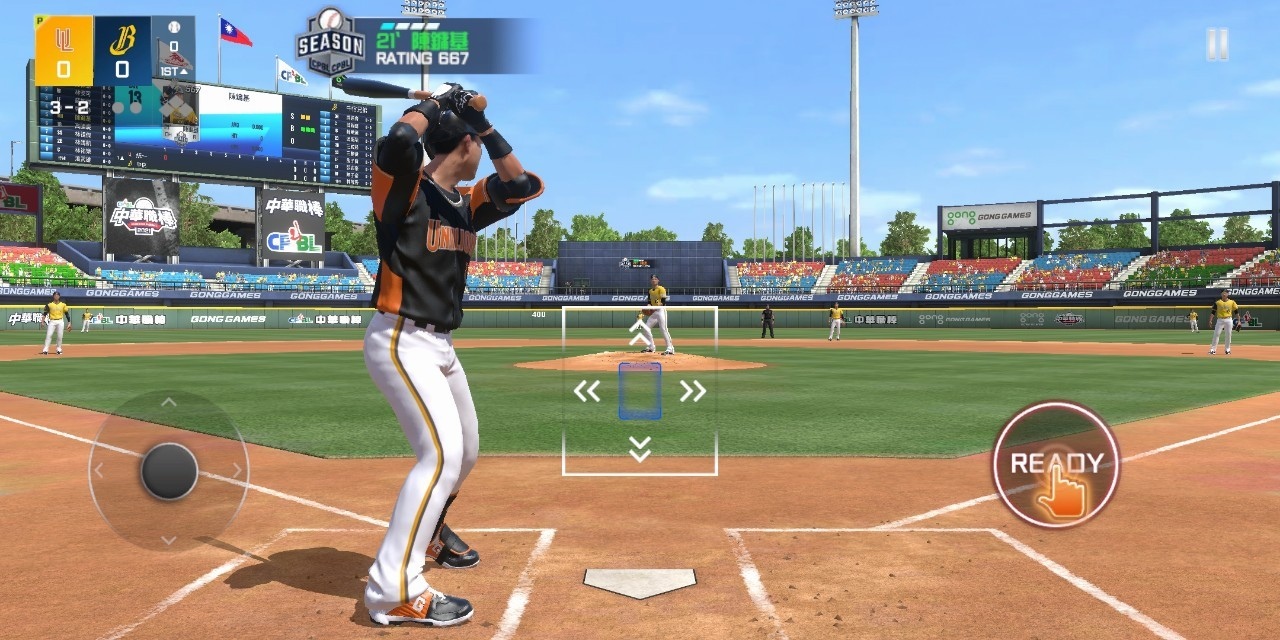
Task: Pause the game with the pause icon
Action: (x=1216, y=44)
